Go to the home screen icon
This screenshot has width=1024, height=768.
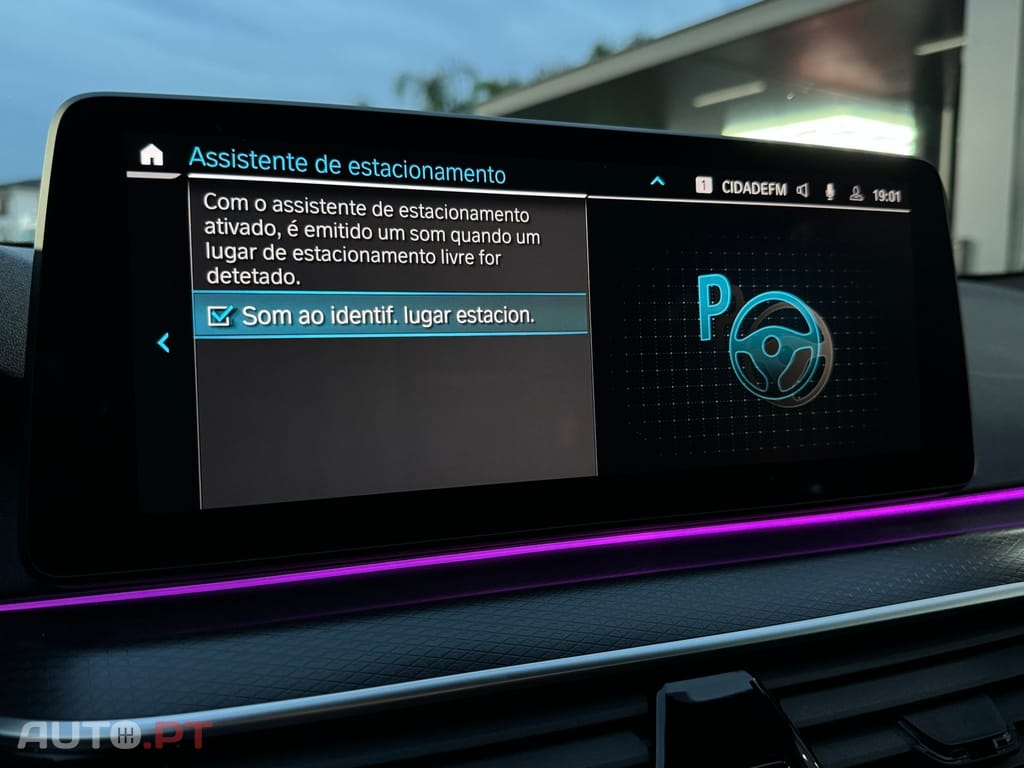click(x=151, y=154)
